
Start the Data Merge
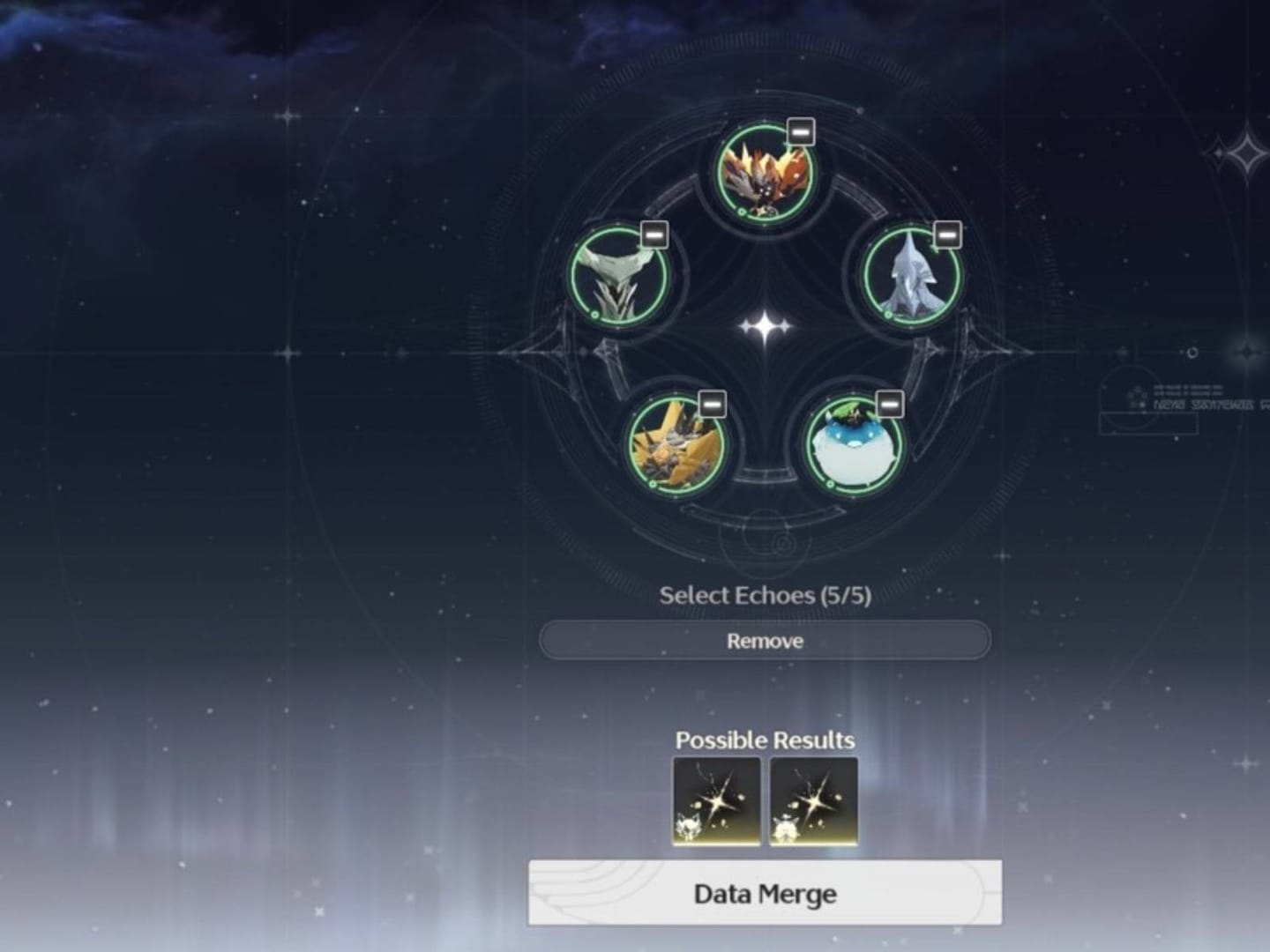pyautogui.click(x=765, y=894)
